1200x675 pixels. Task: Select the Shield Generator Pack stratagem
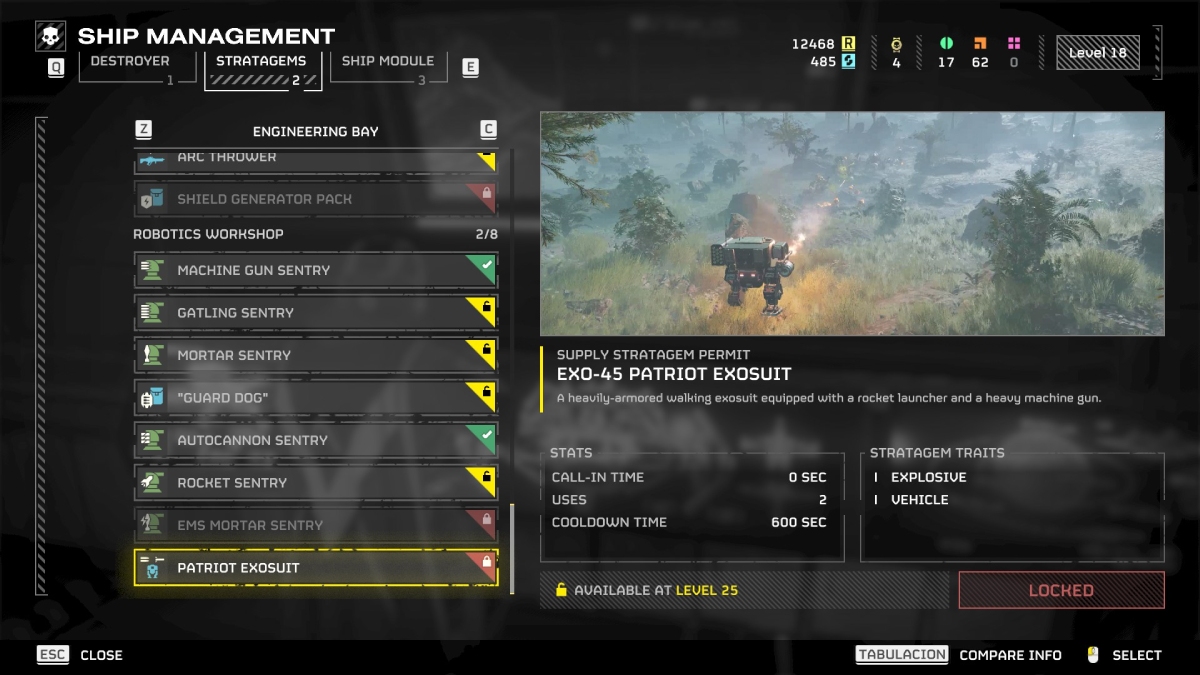pyautogui.click(x=315, y=199)
